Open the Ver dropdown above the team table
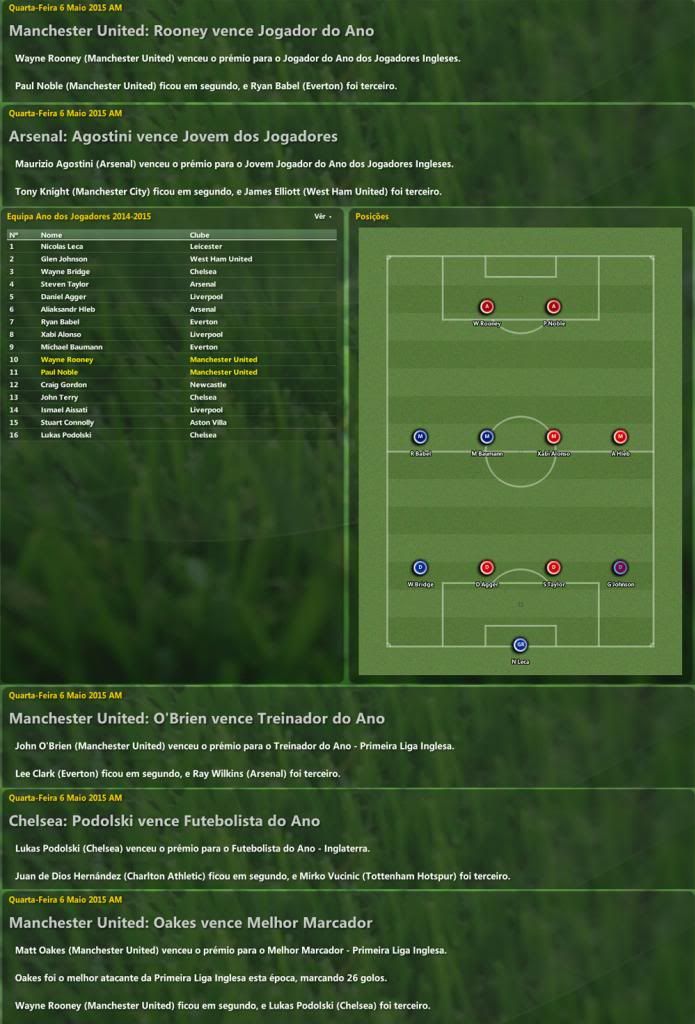This screenshot has height=1024, width=695. [323, 216]
